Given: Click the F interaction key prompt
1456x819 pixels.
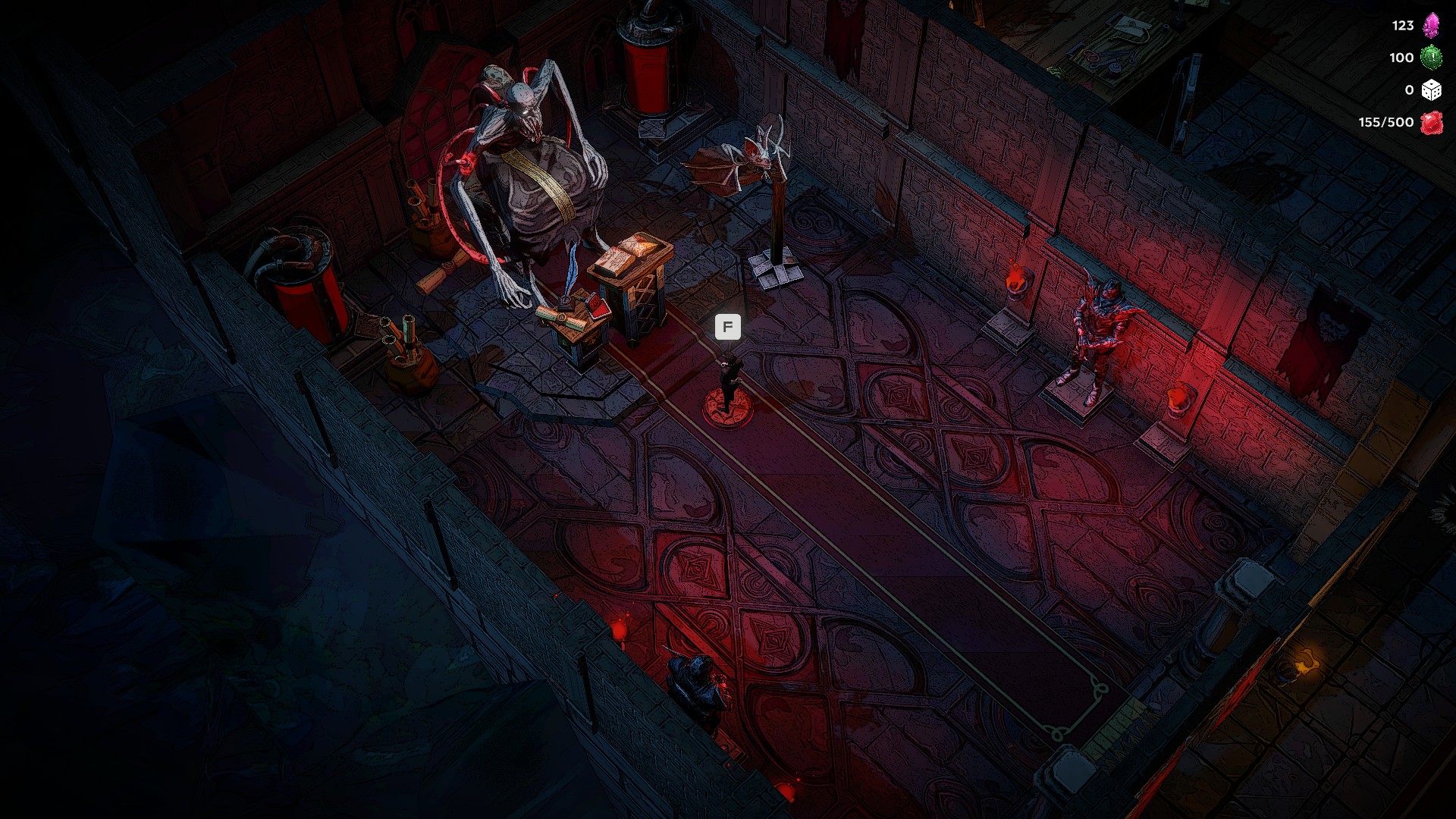Looking at the screenshot, I should [x=727, y=328].
